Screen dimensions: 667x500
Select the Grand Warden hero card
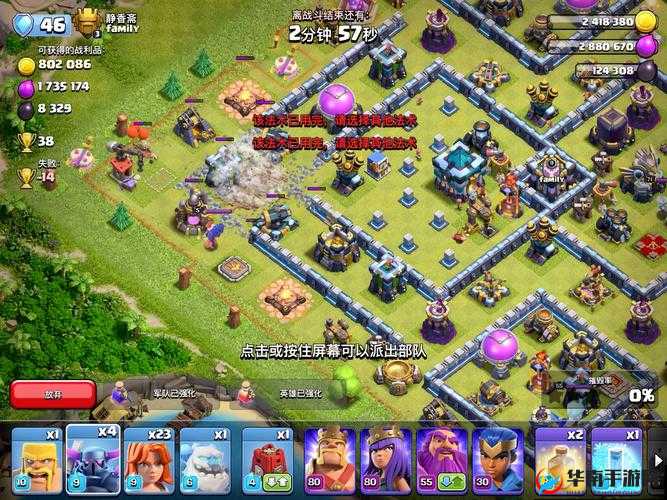(x=441, y=462)
